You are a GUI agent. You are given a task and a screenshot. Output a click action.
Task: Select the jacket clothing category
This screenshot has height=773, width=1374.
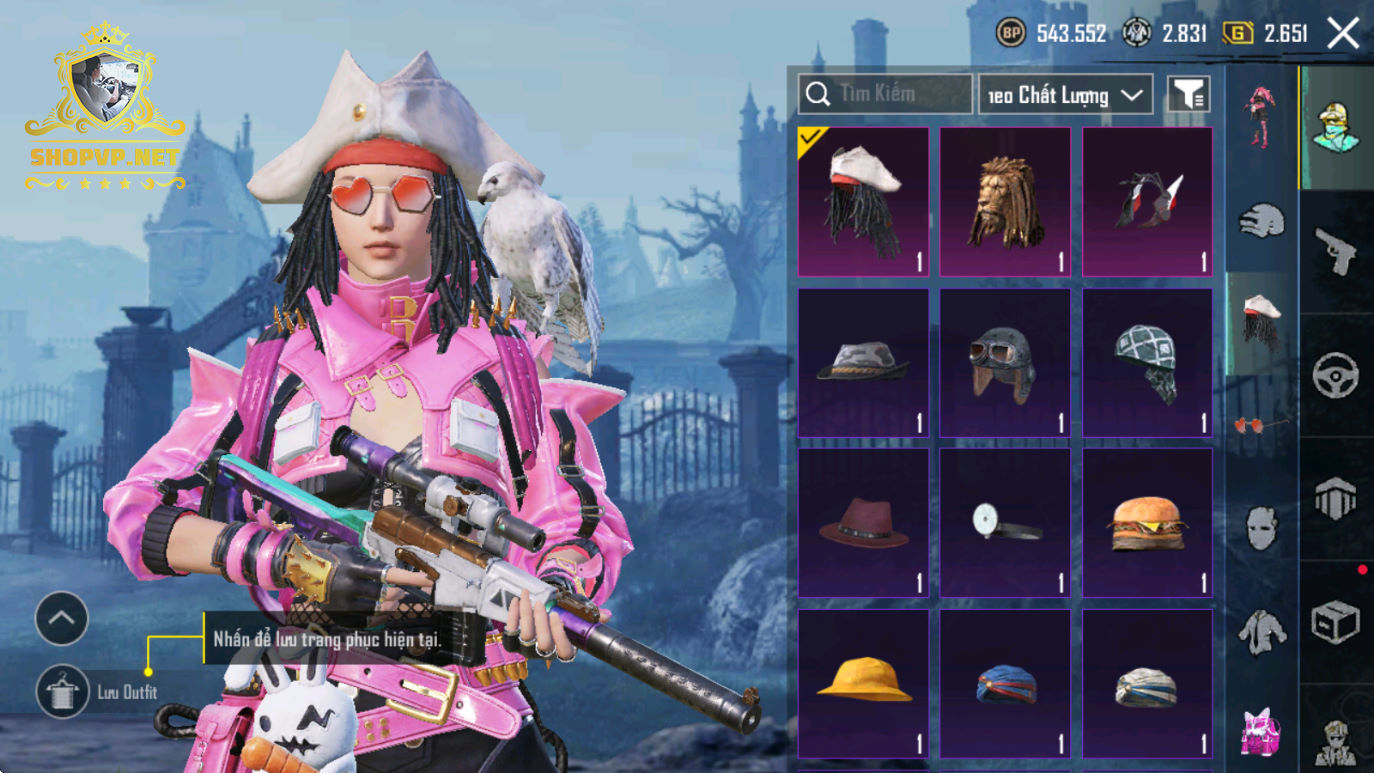pyautogui.click(x=1261, y=632)
